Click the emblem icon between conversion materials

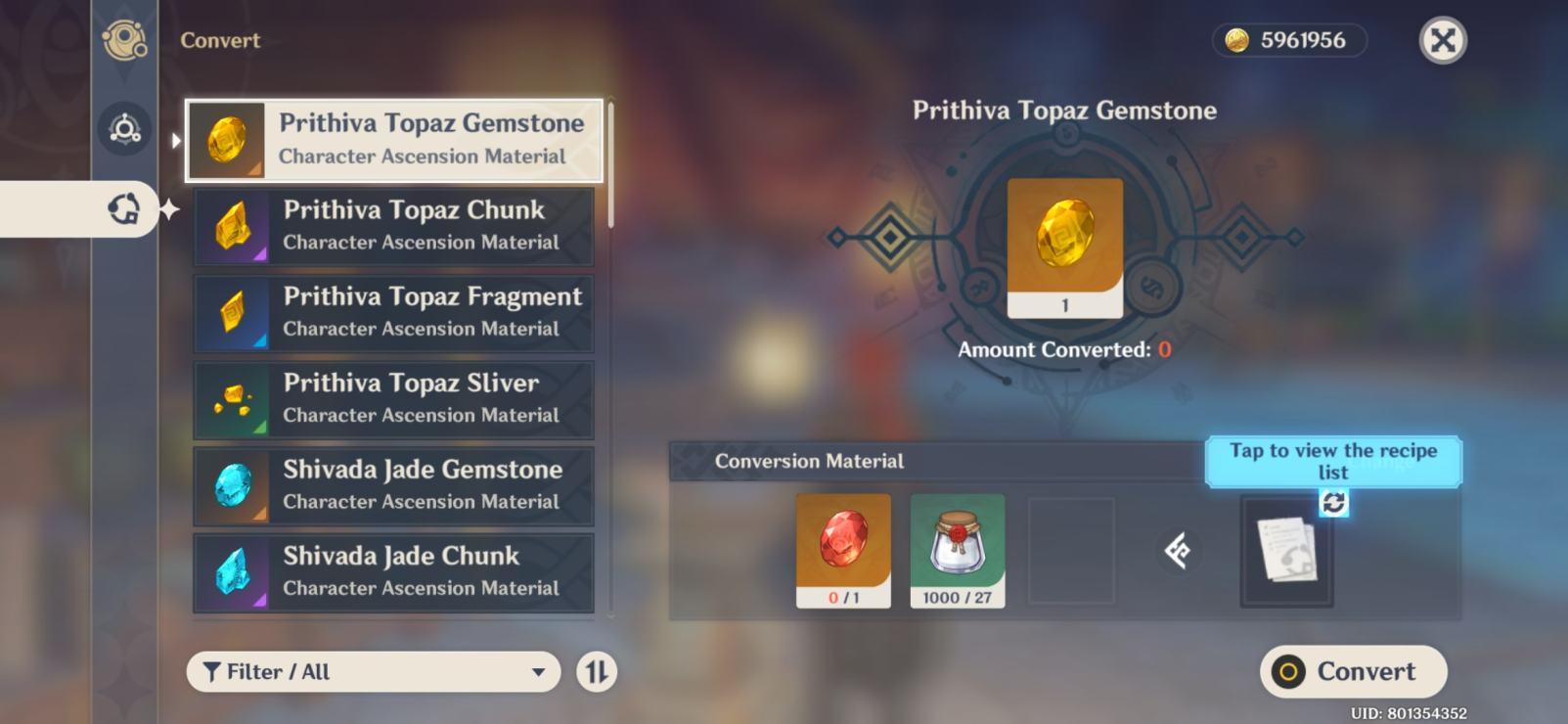[1179, 553]
